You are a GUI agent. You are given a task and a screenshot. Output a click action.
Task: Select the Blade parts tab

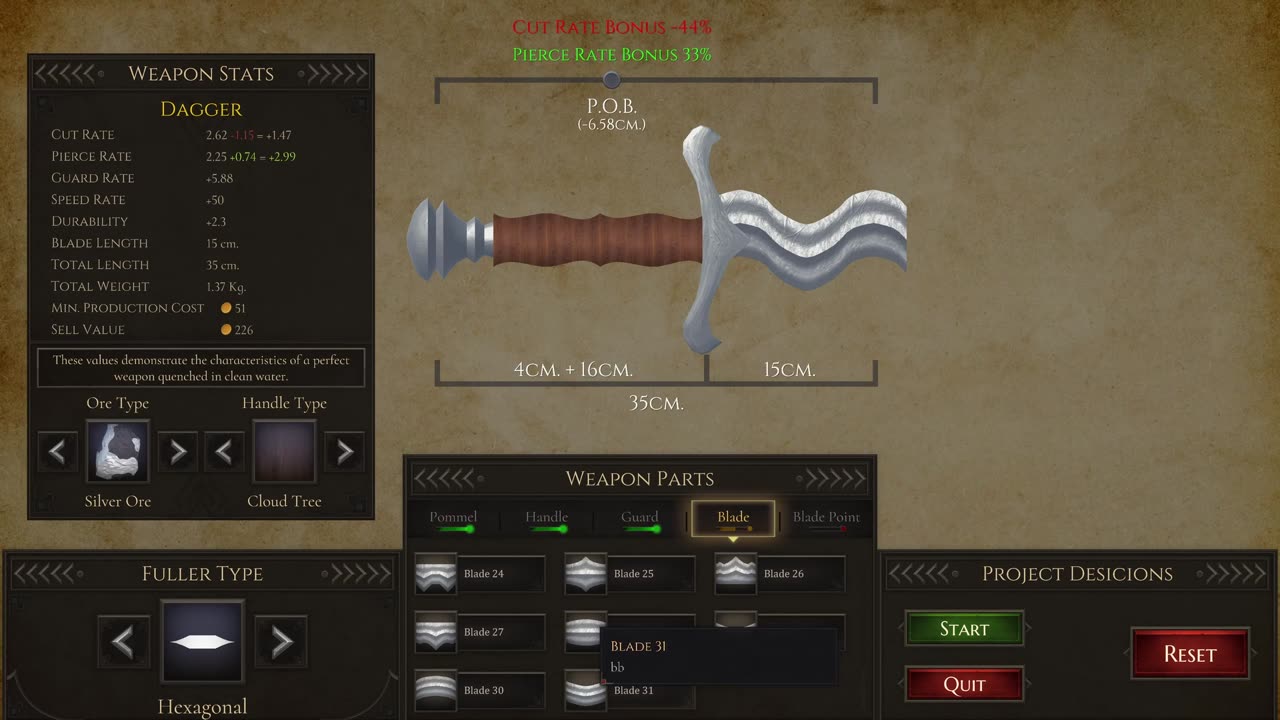click(733, 518)
